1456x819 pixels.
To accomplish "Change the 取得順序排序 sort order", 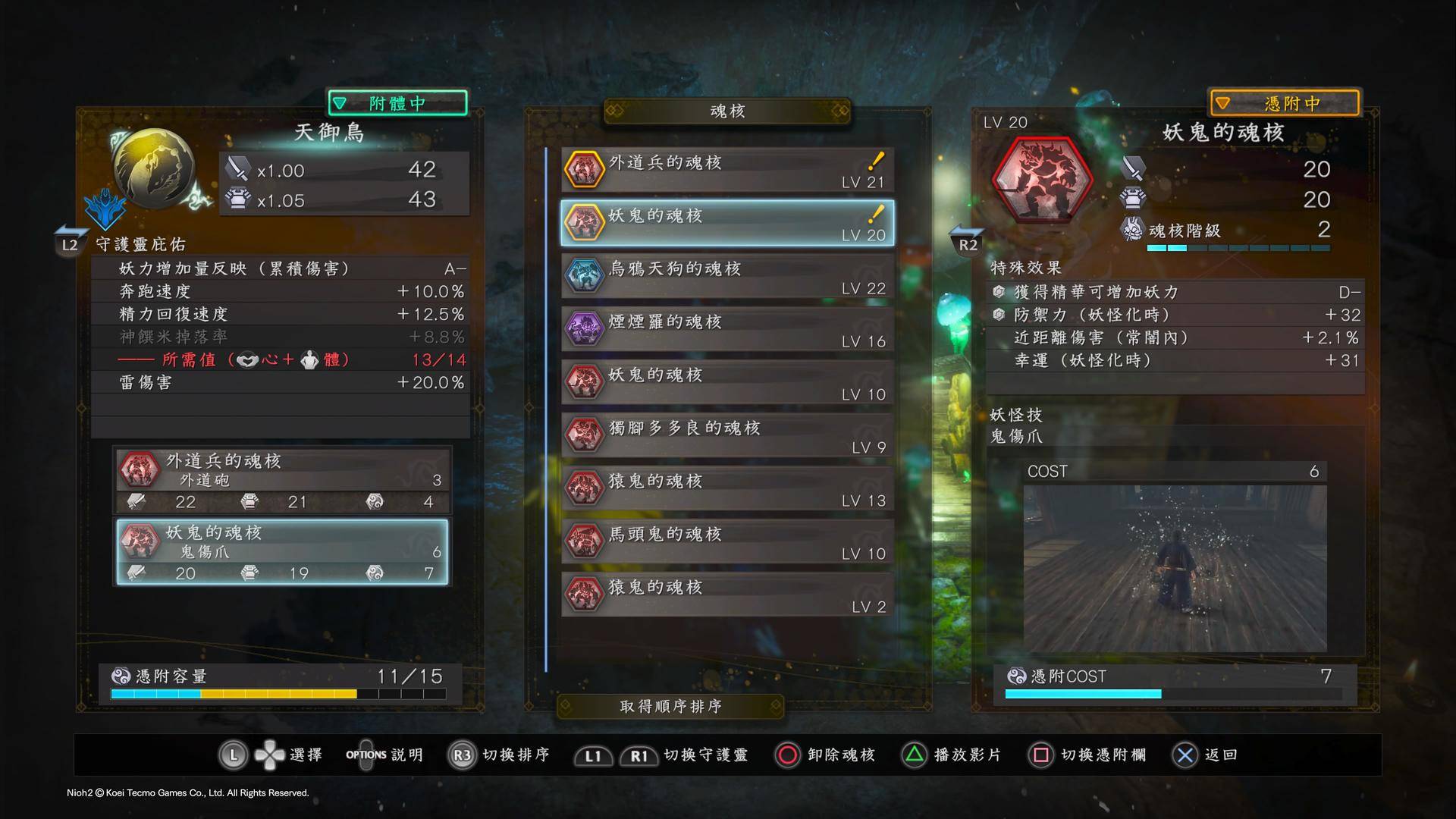I will coord(670,707).
